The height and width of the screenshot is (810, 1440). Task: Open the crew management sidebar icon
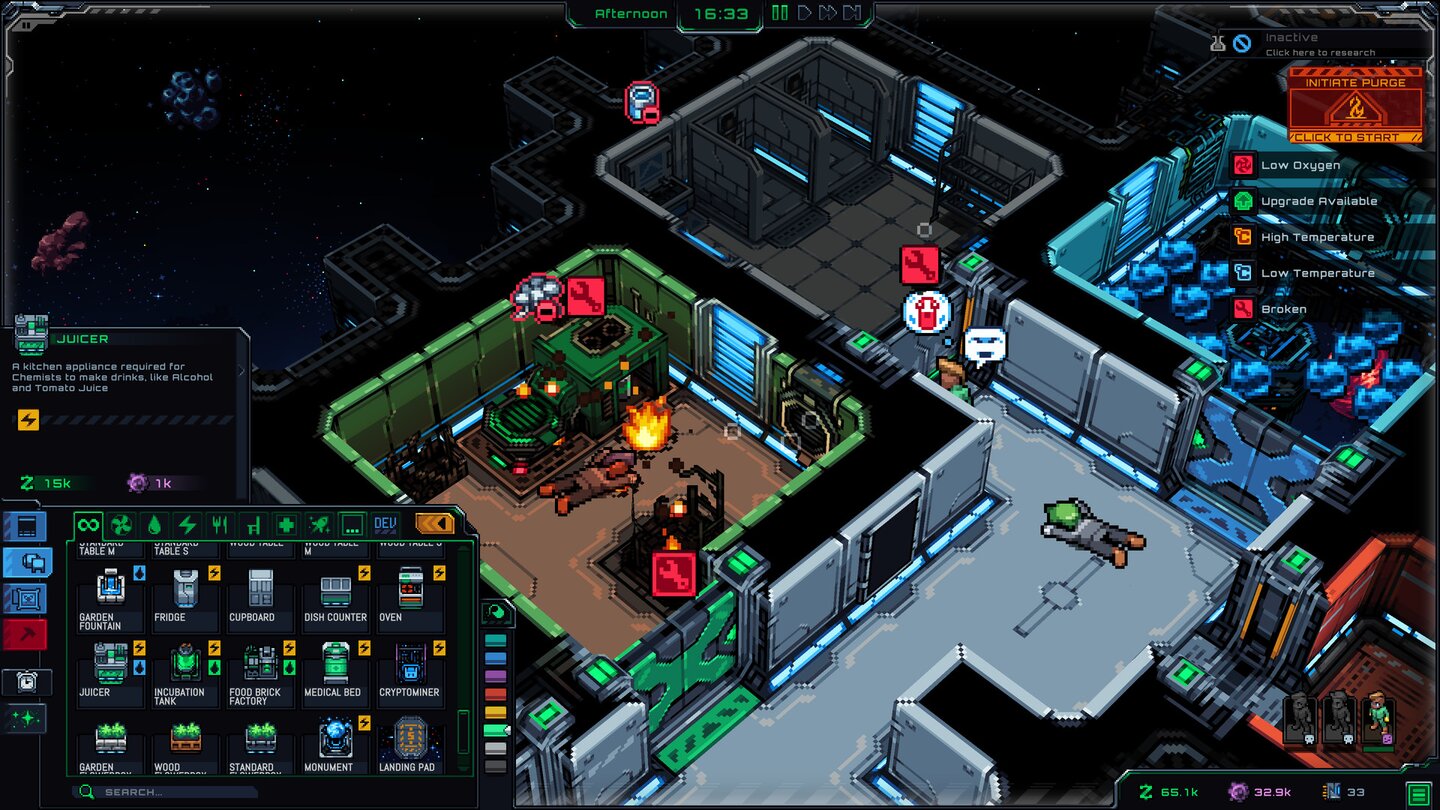[25, 562]
